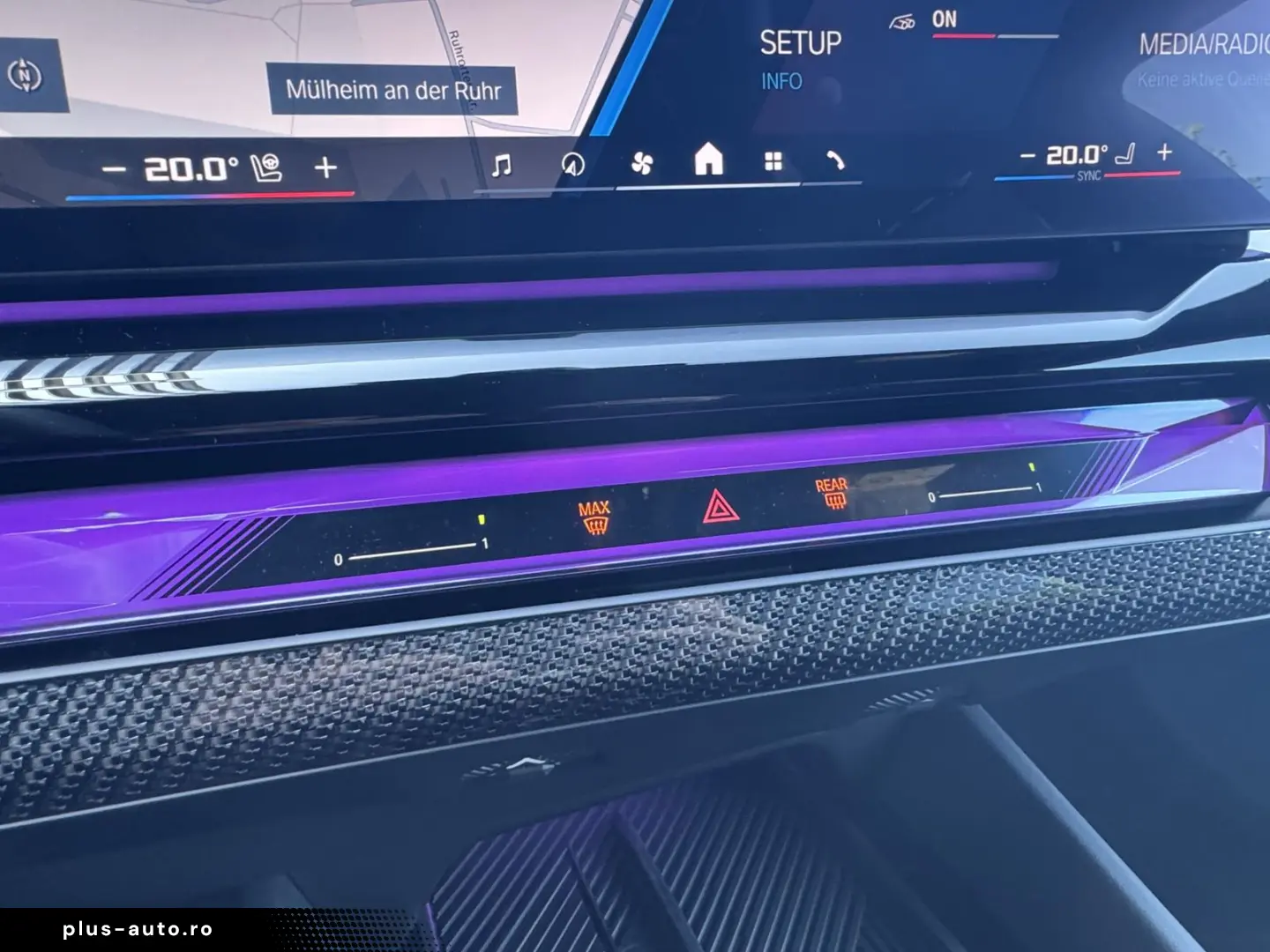Screen dimensions: 1270x952
Task: Open the phone shortcut
Action: click(x=835, y=160)
